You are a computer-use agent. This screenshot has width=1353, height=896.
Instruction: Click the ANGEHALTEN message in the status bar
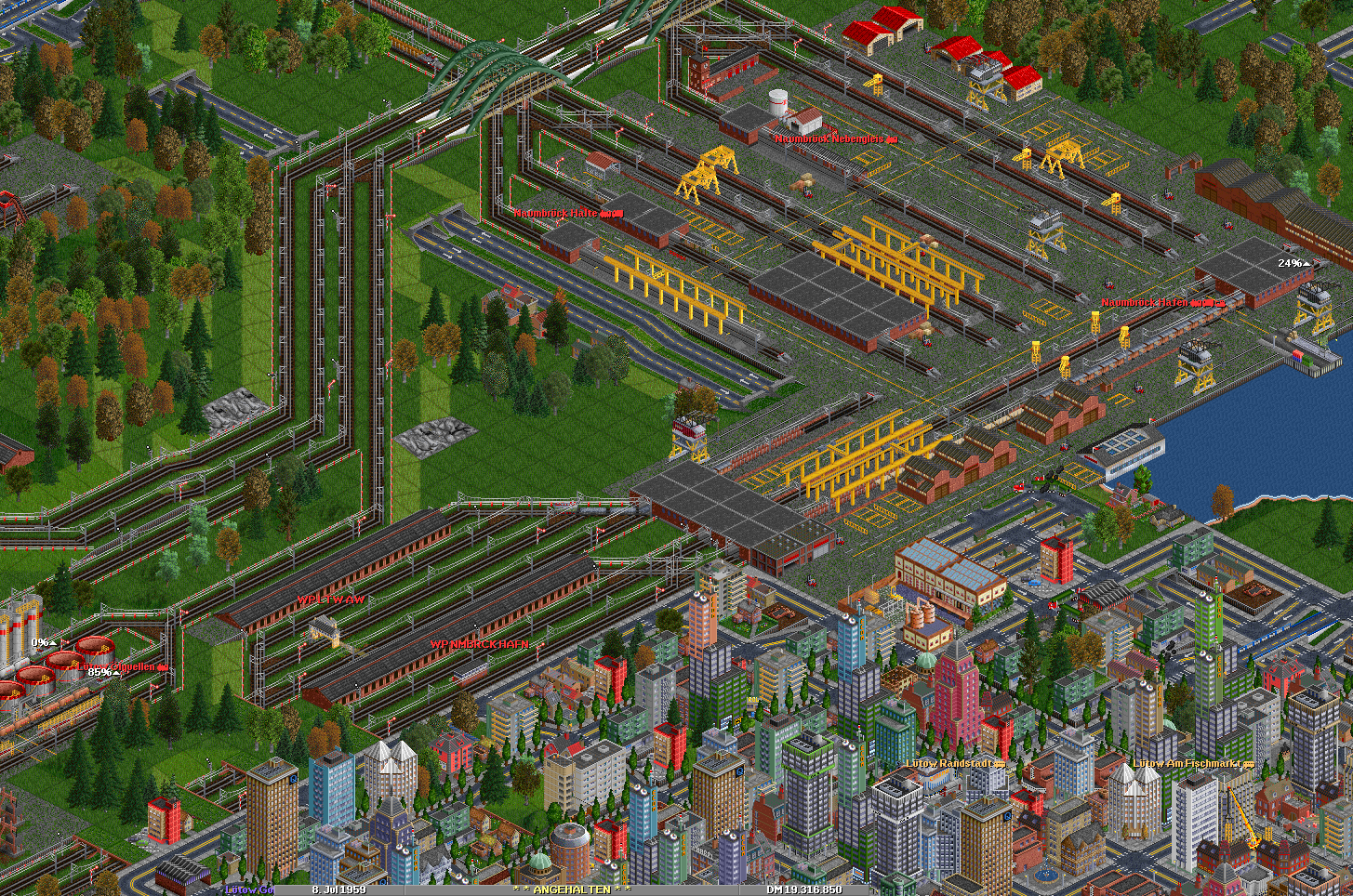click(x=571, y=889)
